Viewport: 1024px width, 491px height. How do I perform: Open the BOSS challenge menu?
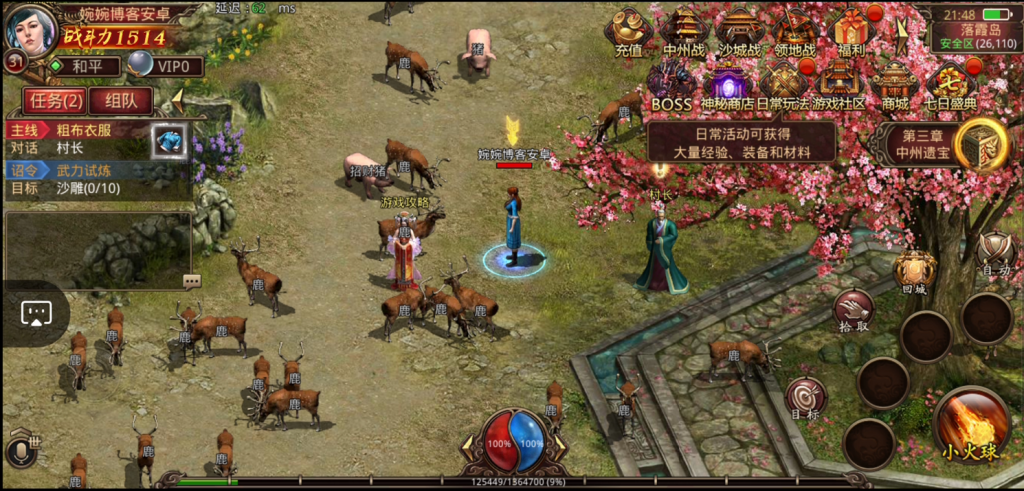pos(671,84)
